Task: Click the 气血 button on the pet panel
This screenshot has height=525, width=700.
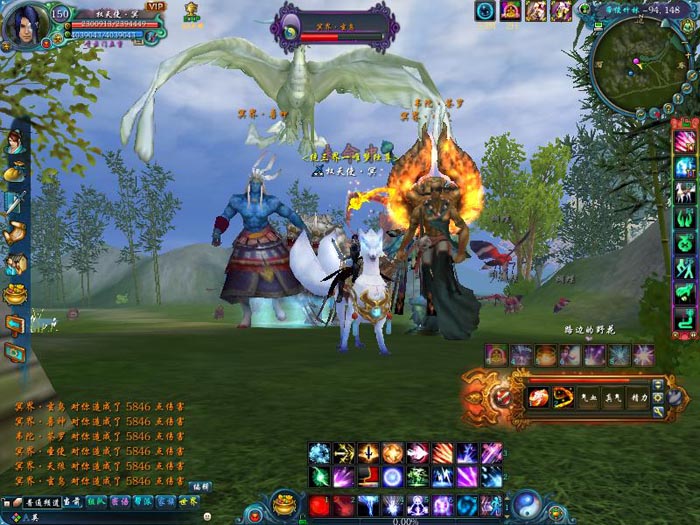Action: click(590, 397)
